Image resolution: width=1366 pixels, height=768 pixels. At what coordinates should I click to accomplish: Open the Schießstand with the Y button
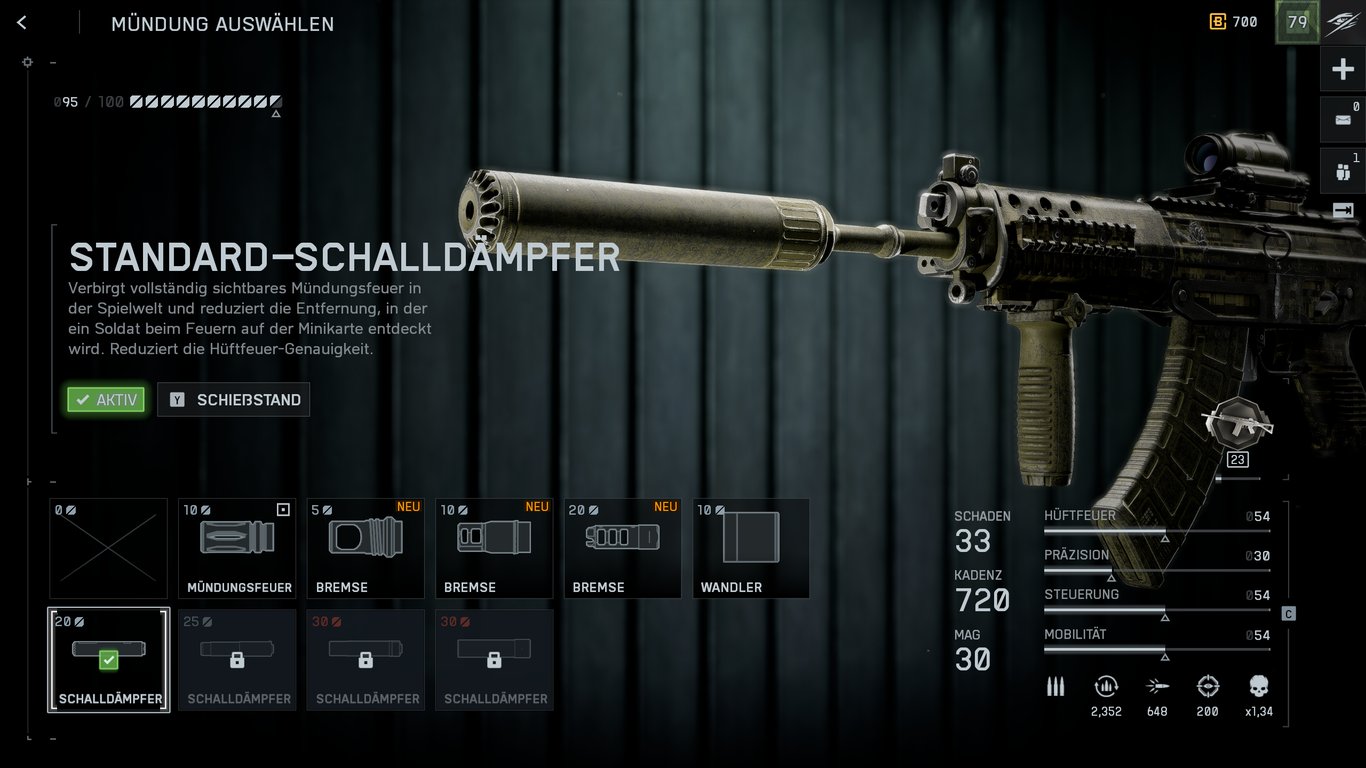tap(233, 399)
